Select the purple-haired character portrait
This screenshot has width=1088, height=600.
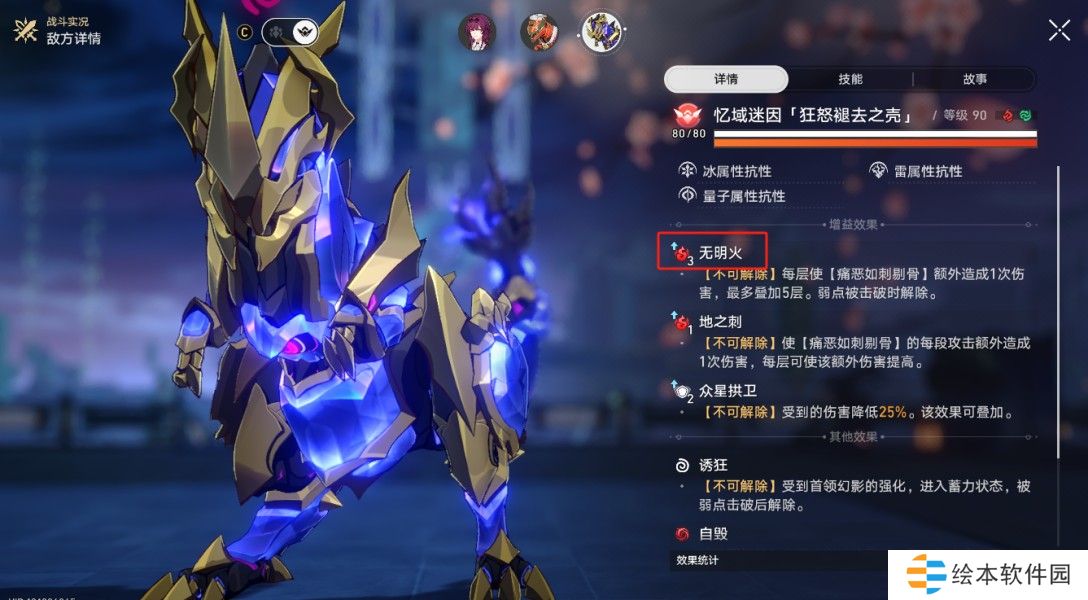point(477,32)
